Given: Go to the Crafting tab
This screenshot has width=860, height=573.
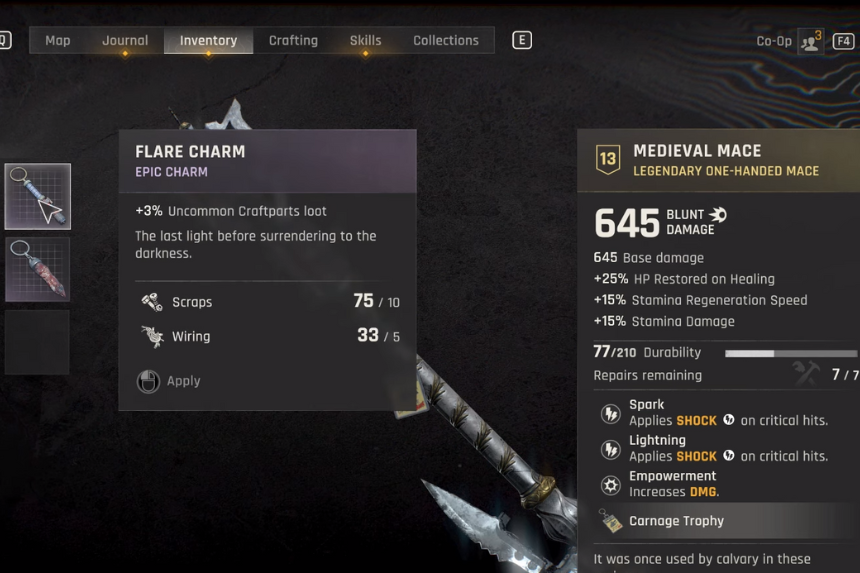Looking at the screenshot, I should tap(293, 41).
